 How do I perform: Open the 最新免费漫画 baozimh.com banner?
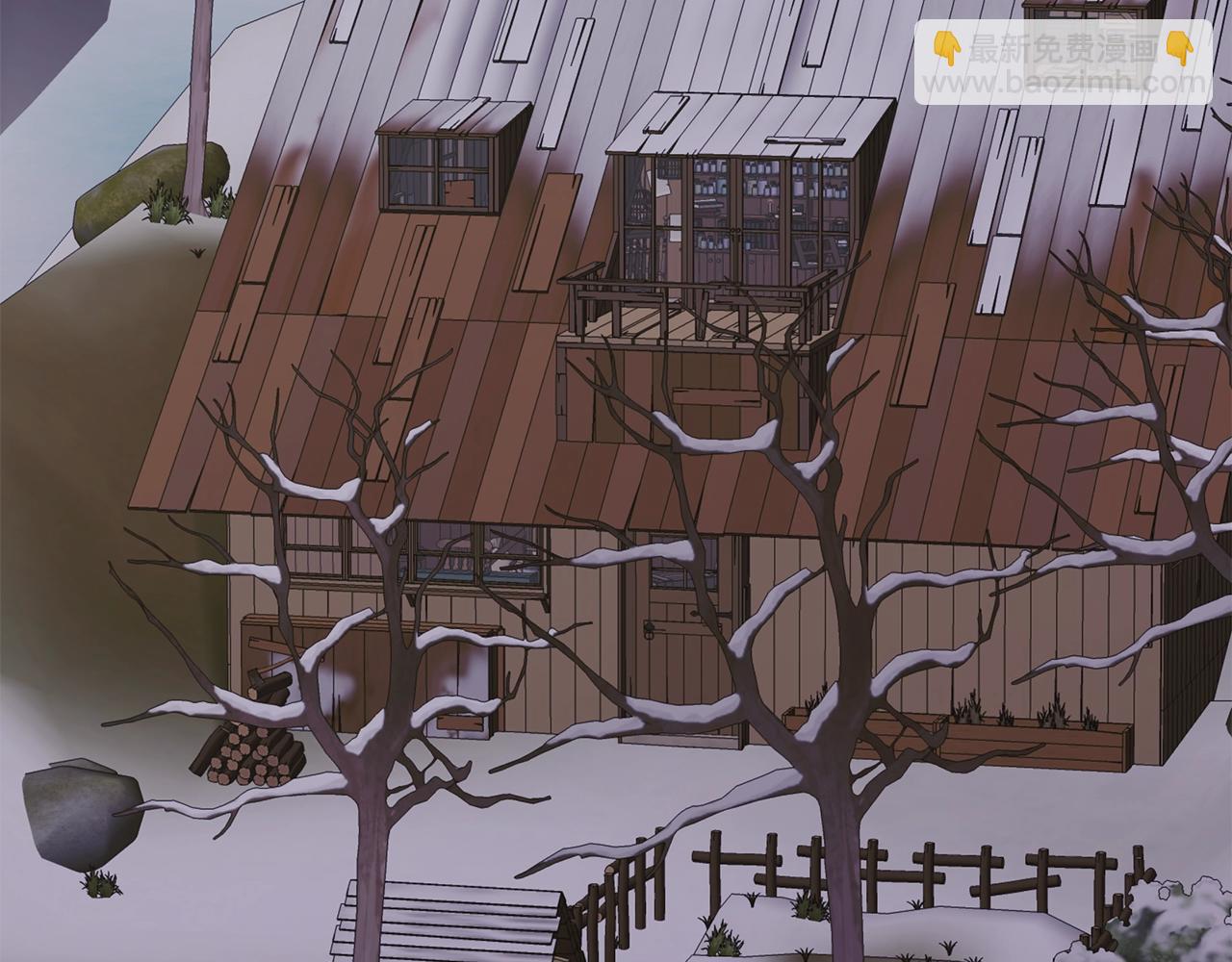[1064, 63]
